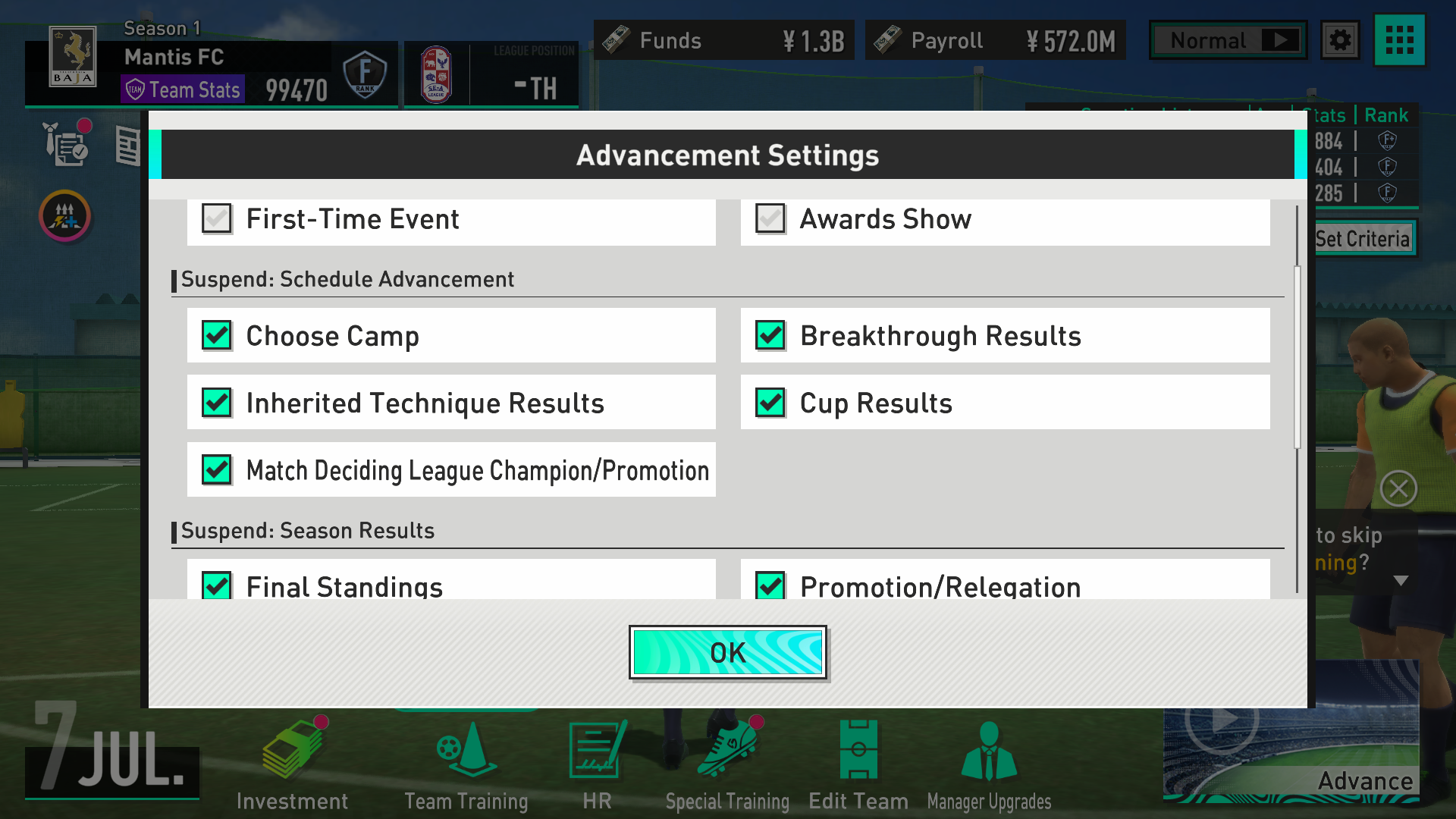
Task: Toggle the Choose Camp checkbox
Action: pos(217,335)
